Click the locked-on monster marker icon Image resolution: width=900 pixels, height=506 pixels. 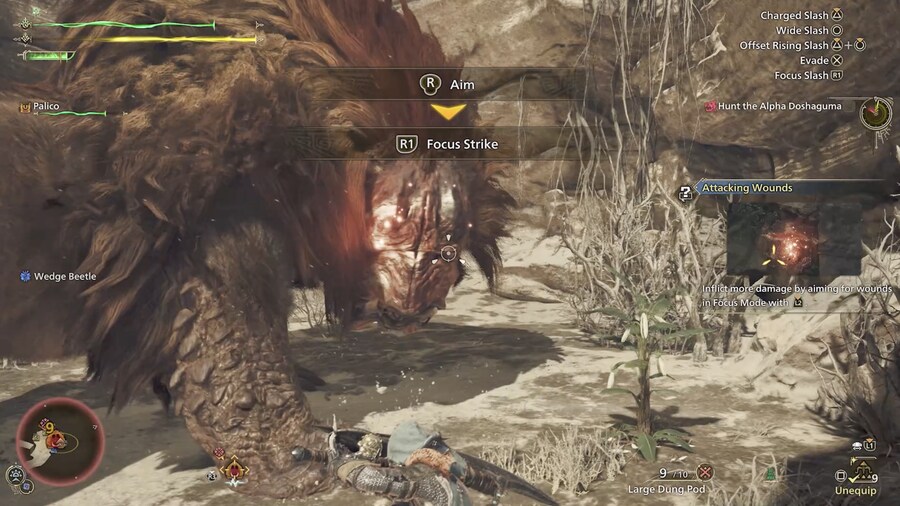[x=235, y=468]
